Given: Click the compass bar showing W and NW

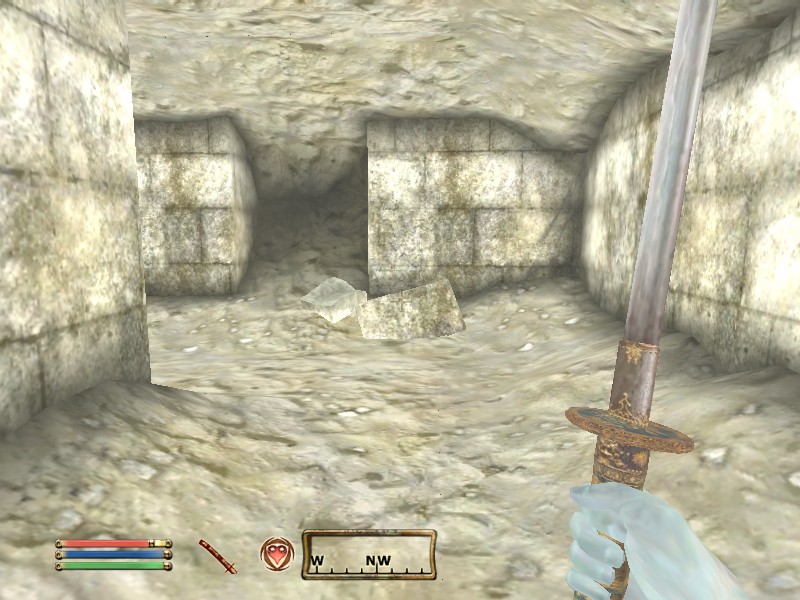Looking at the screenshot, I should (x=369, y=555).
